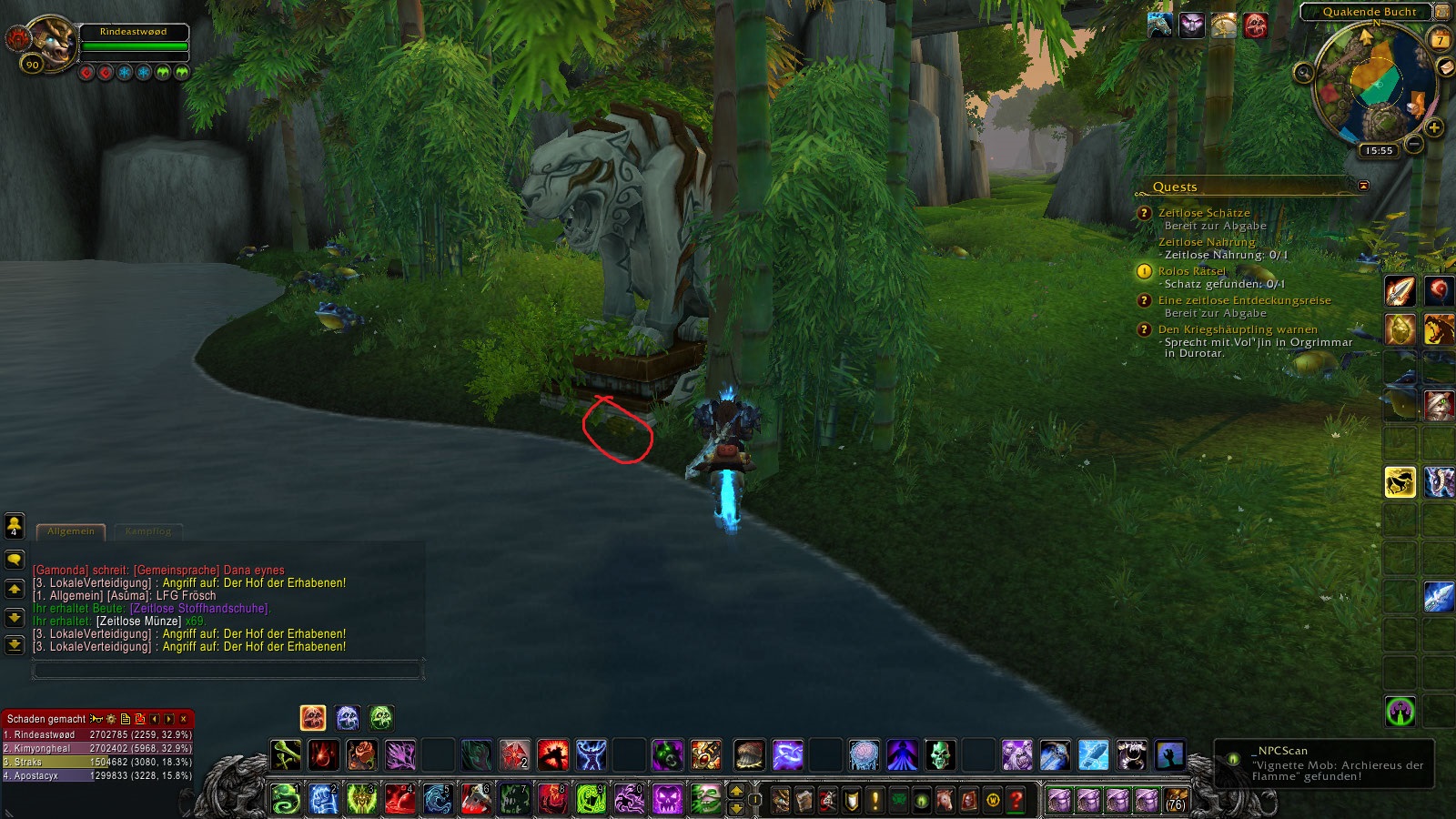
Task: Zoom in the minimap with the plus button
Action: click(1434, 128)
